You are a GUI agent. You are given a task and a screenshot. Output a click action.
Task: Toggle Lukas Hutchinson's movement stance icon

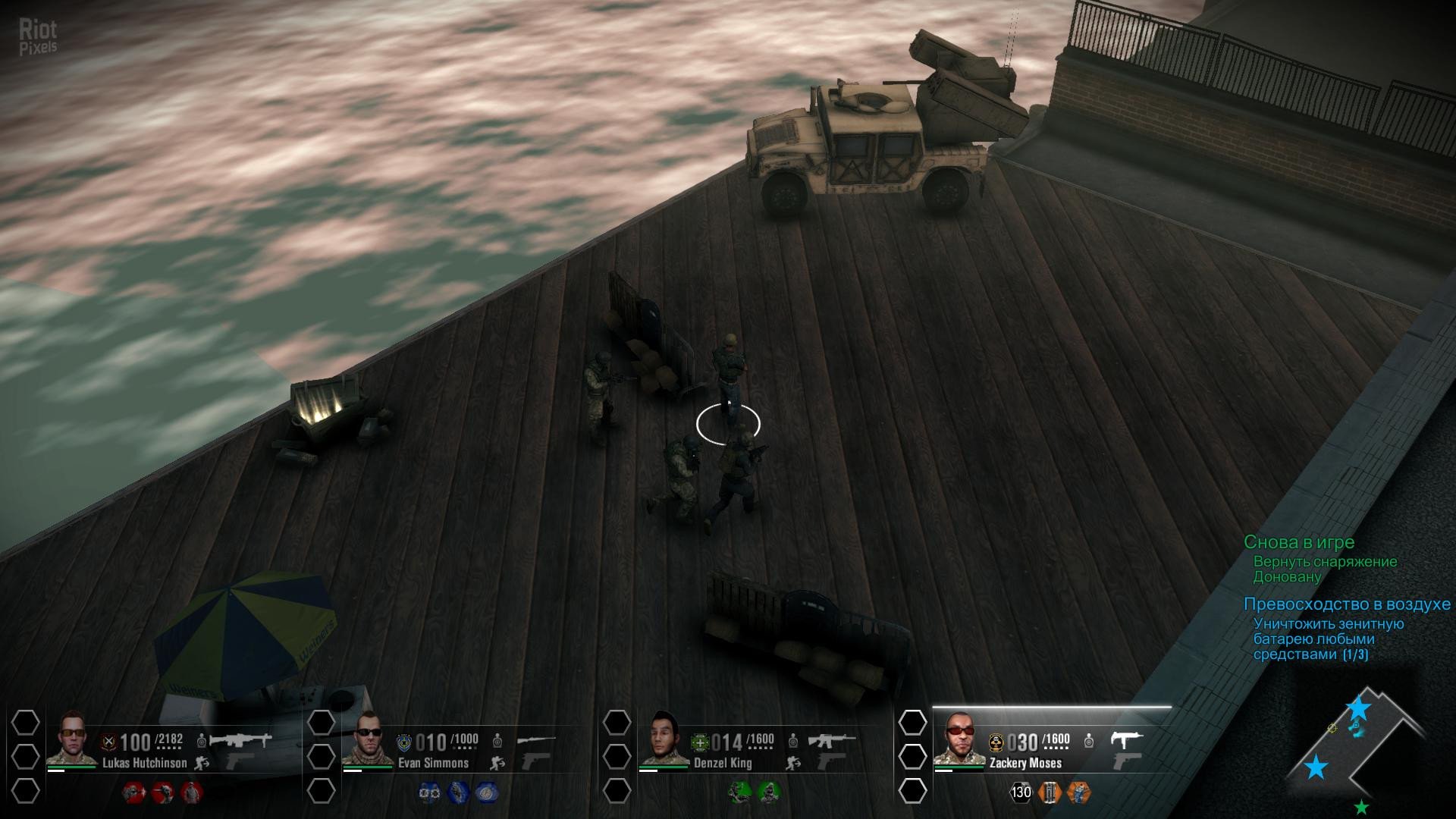pyautogui.click(x=202, y=763)
